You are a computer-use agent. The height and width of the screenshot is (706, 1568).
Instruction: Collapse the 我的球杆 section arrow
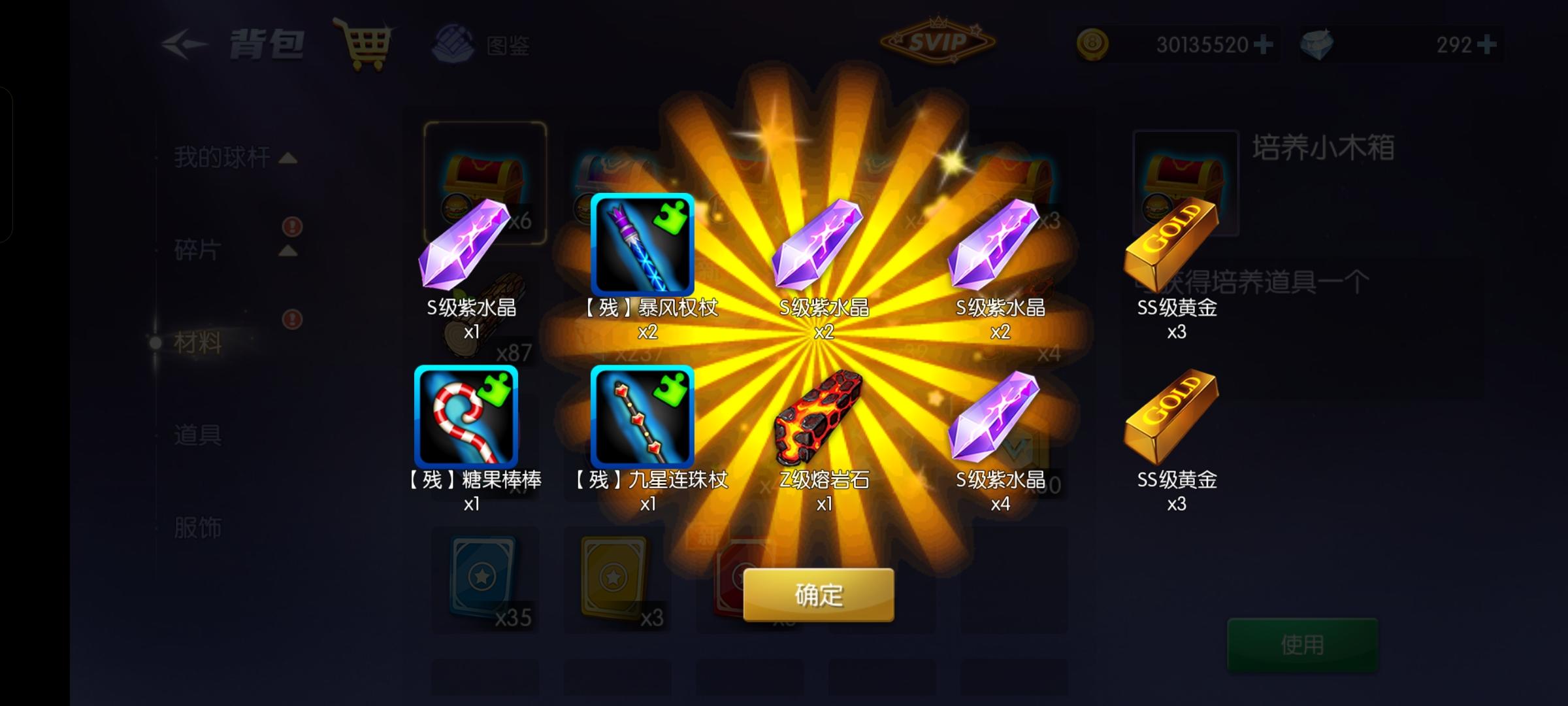287,159
